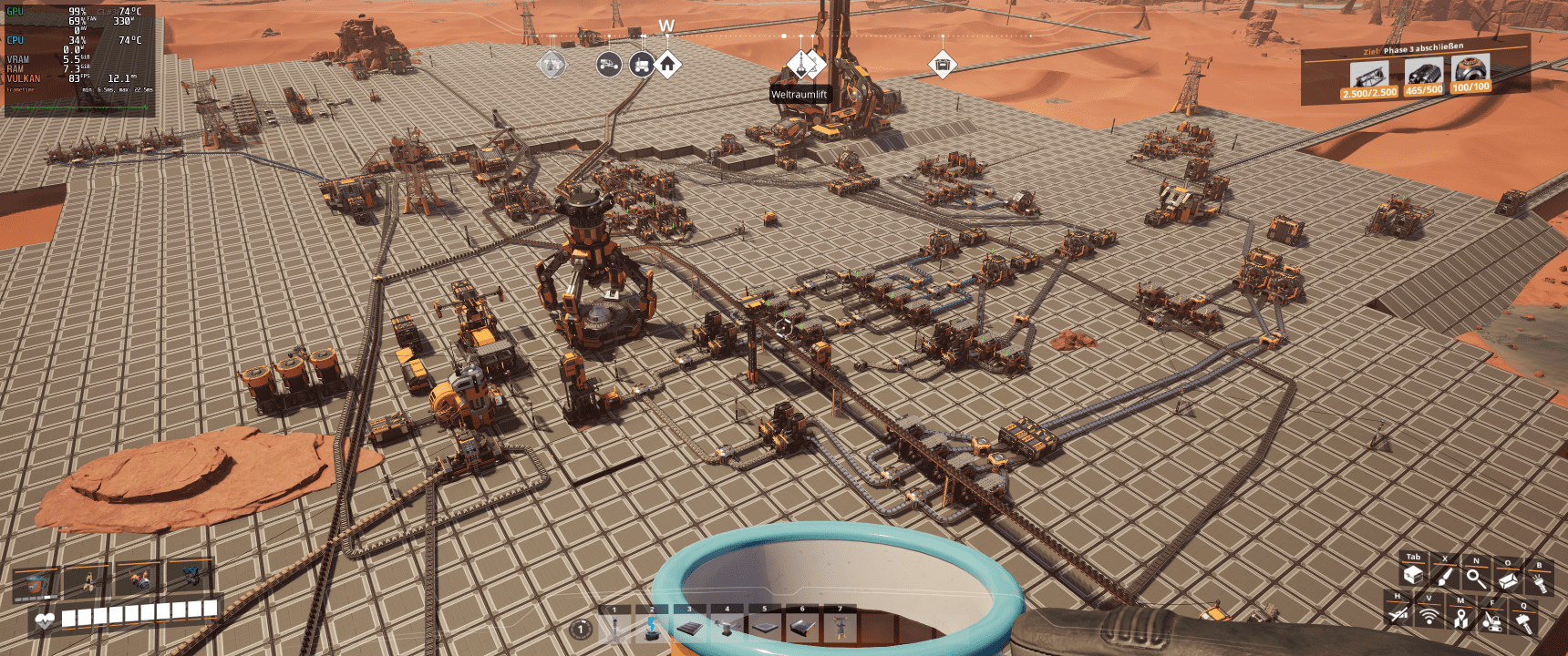
Task: Activate the paintbrush customizer tool
Action: pyautogui.click(x=1444, y=577)
